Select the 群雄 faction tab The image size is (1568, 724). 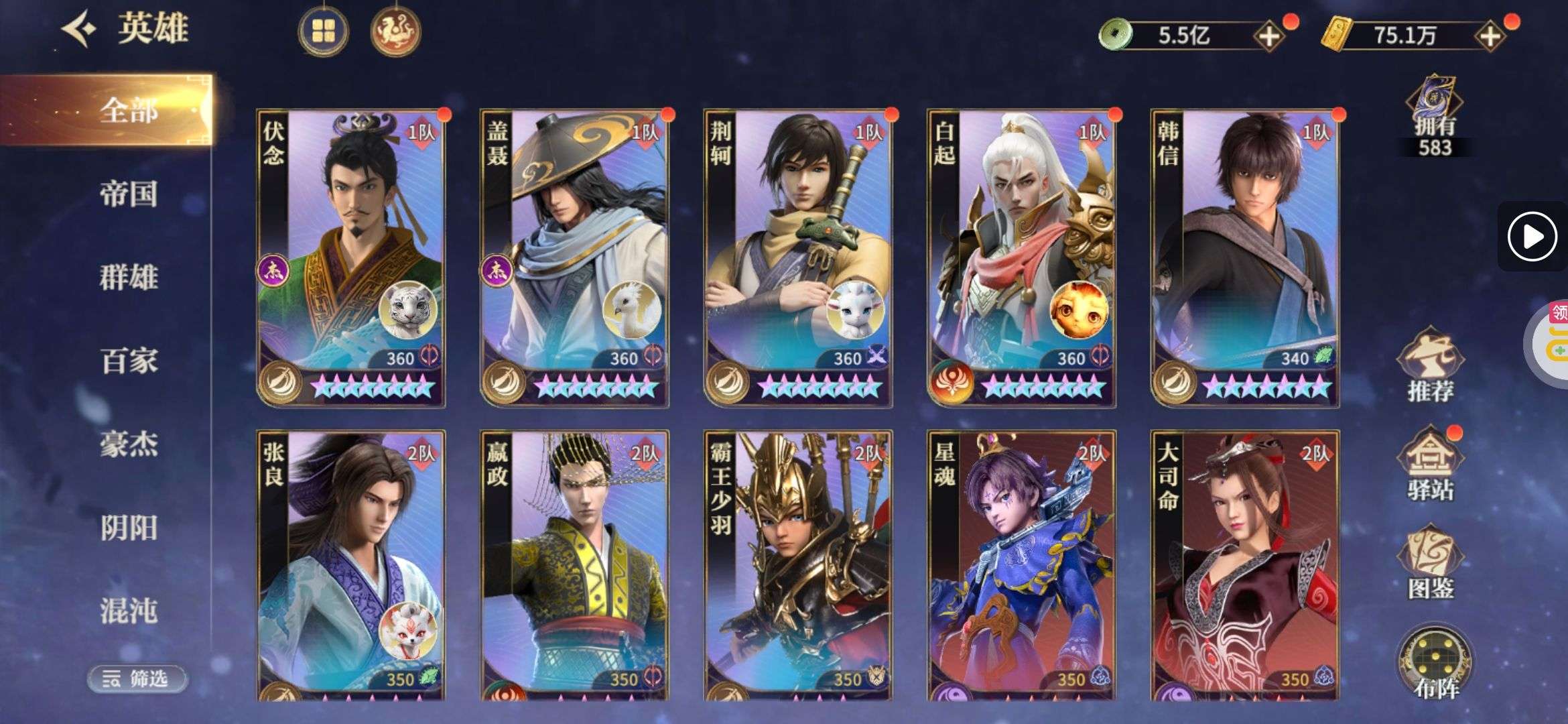(x=128, y=277)
